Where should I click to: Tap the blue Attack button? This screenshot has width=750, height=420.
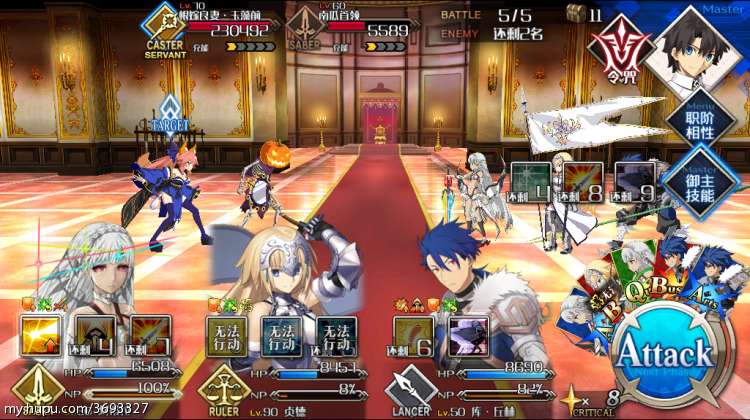pyautogui.click(x=663, y=354)
